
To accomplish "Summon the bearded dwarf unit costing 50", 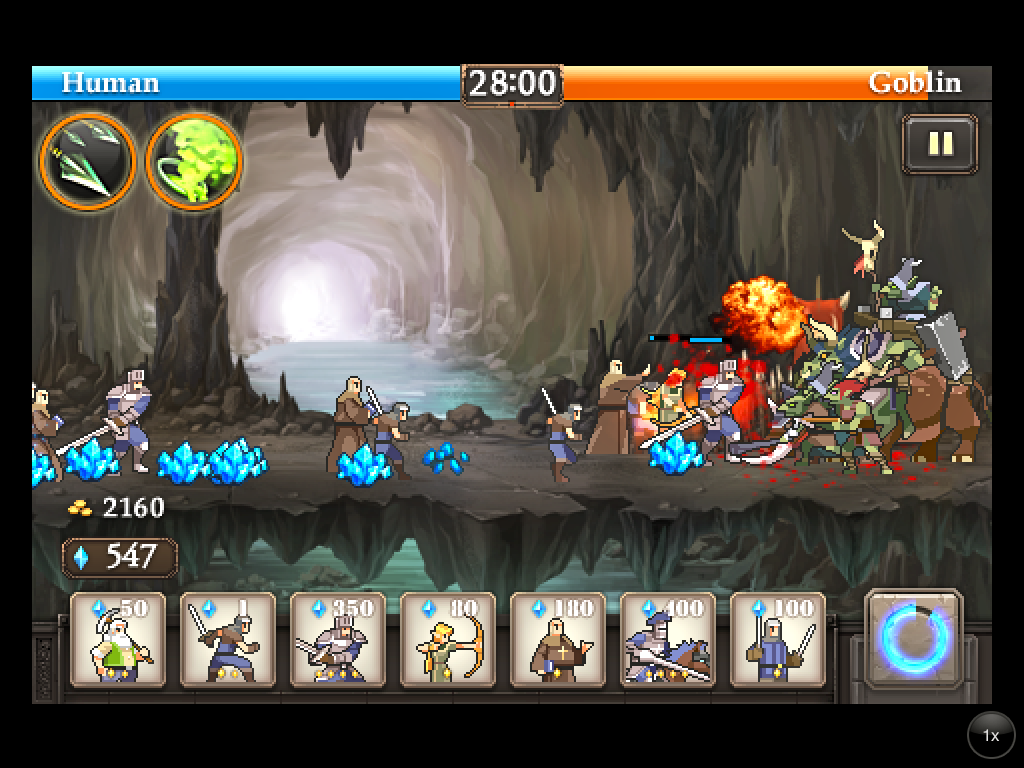I will coord(118,640).
